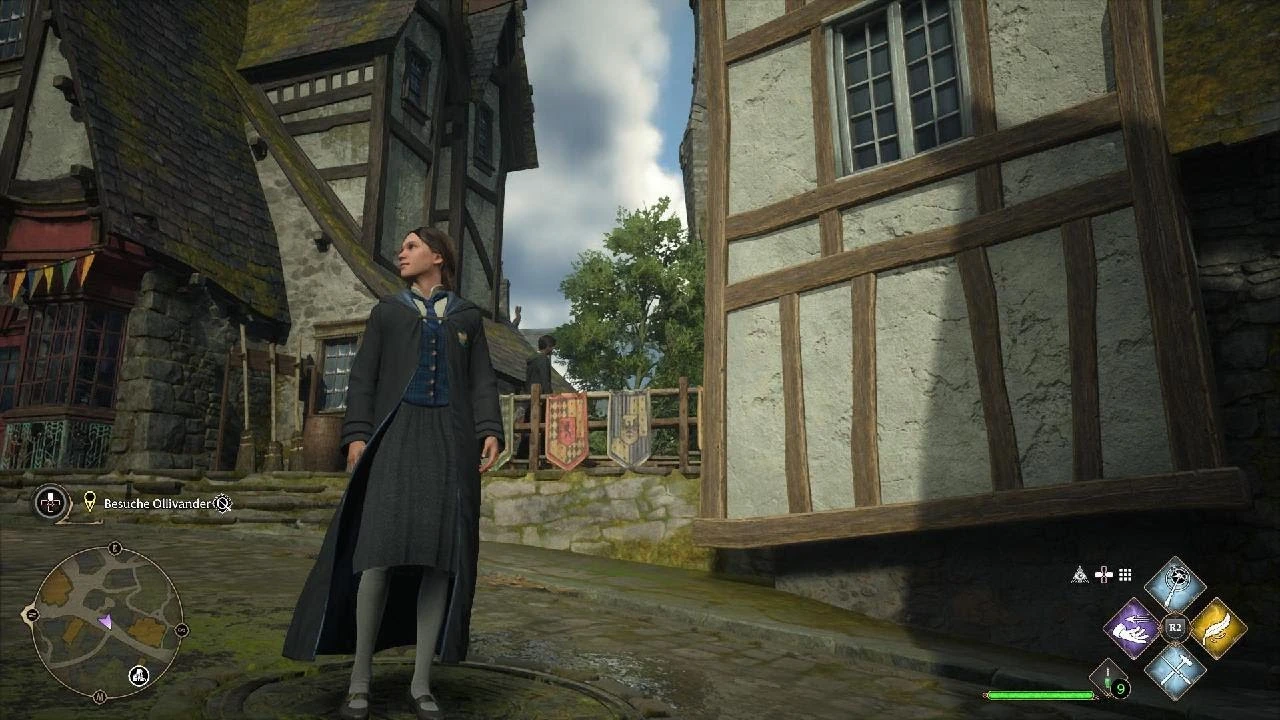
Task: Select the purple player arrow on the minimap
Action: point(107,622)
